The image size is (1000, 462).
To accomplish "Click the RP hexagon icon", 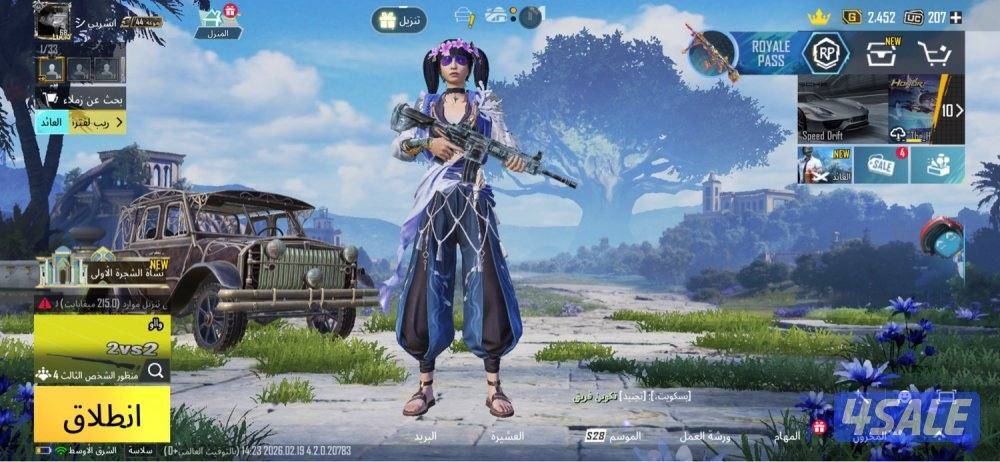I will (x=825, y=53).
